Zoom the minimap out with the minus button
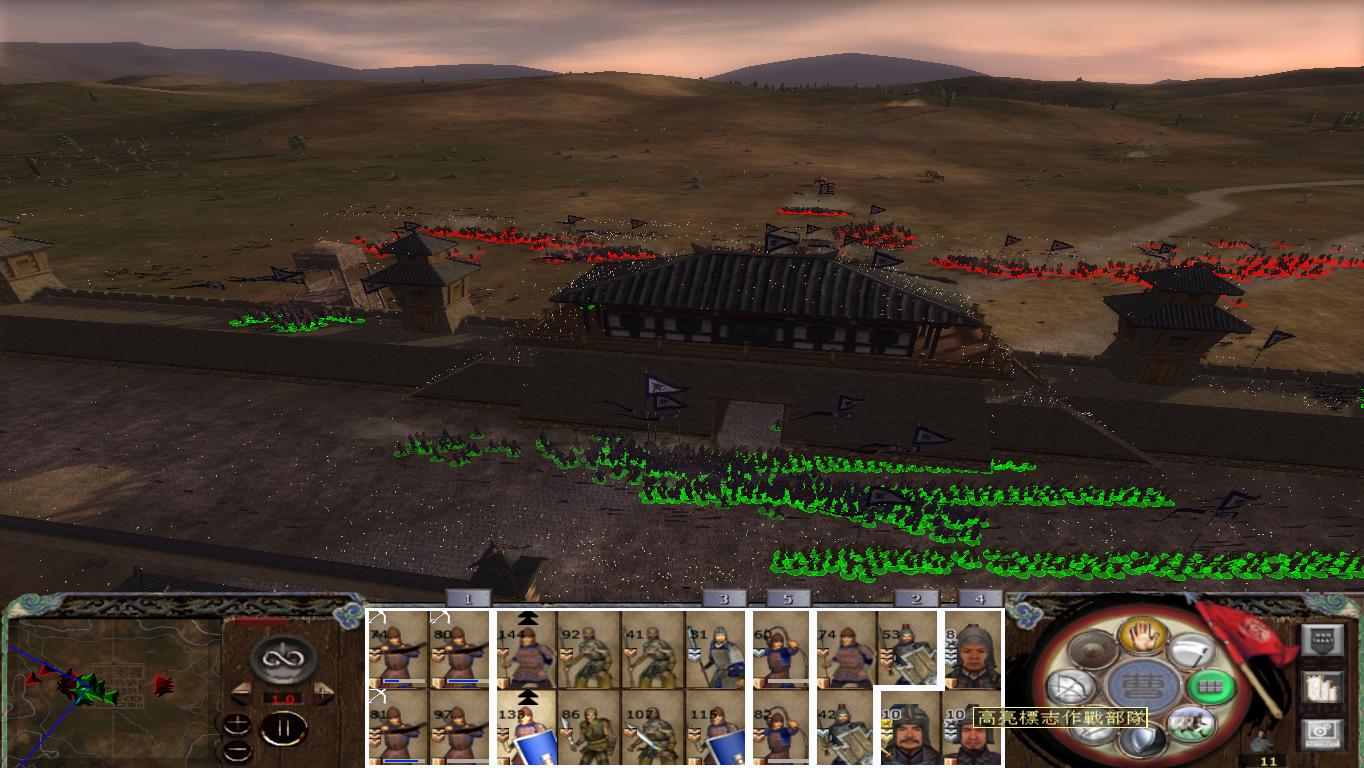The height and width of the screenshot is (768, 1364). pyautogui.click(x=238, y=749)
